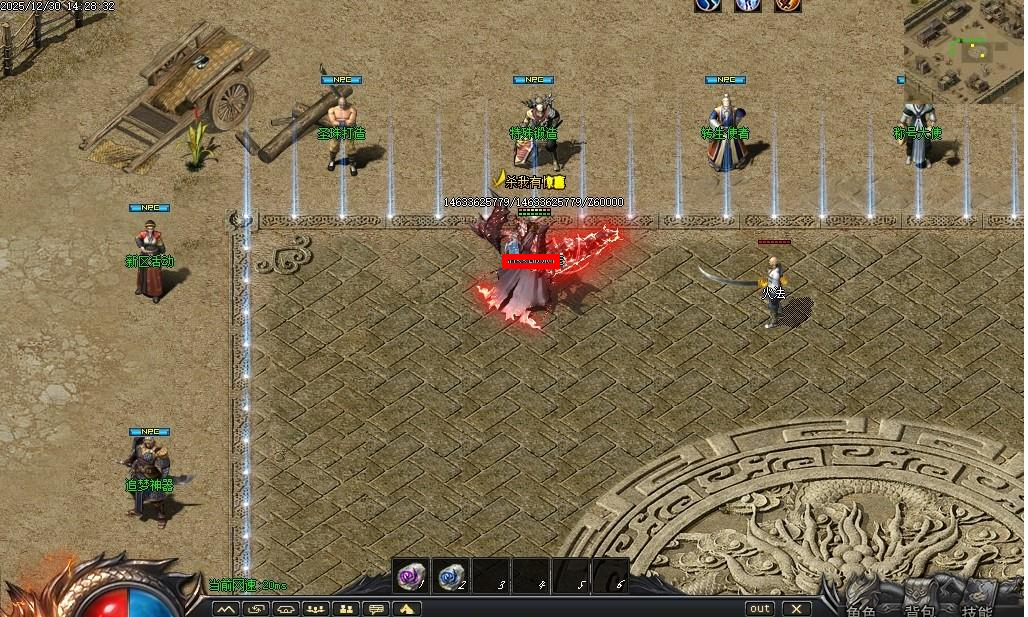1028x617 pixels.
Task: Use the blue swirl item in slot 2
Action: (450, 575)
